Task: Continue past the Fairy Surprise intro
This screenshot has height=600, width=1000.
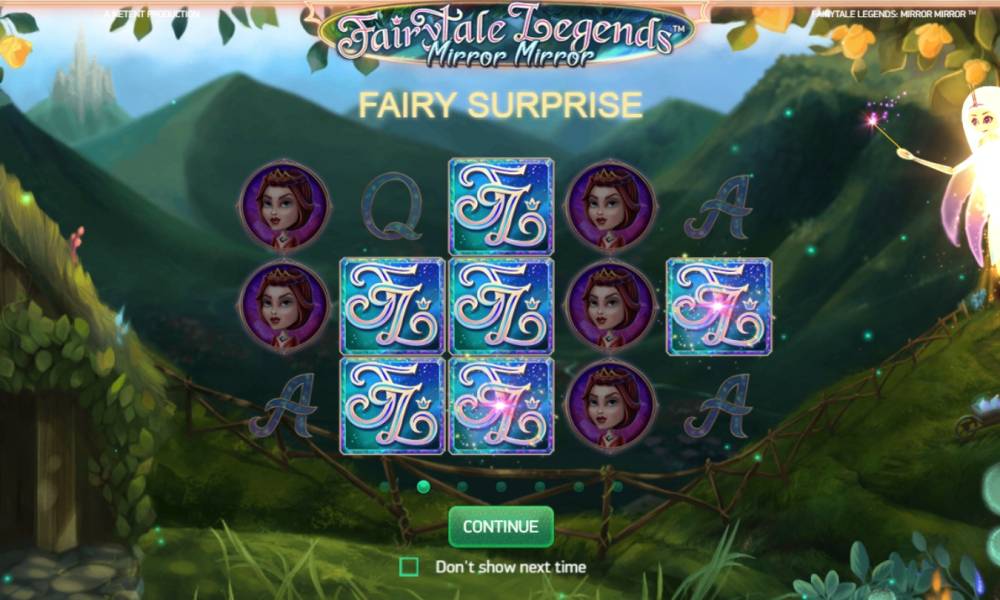Action: point(500,526)
